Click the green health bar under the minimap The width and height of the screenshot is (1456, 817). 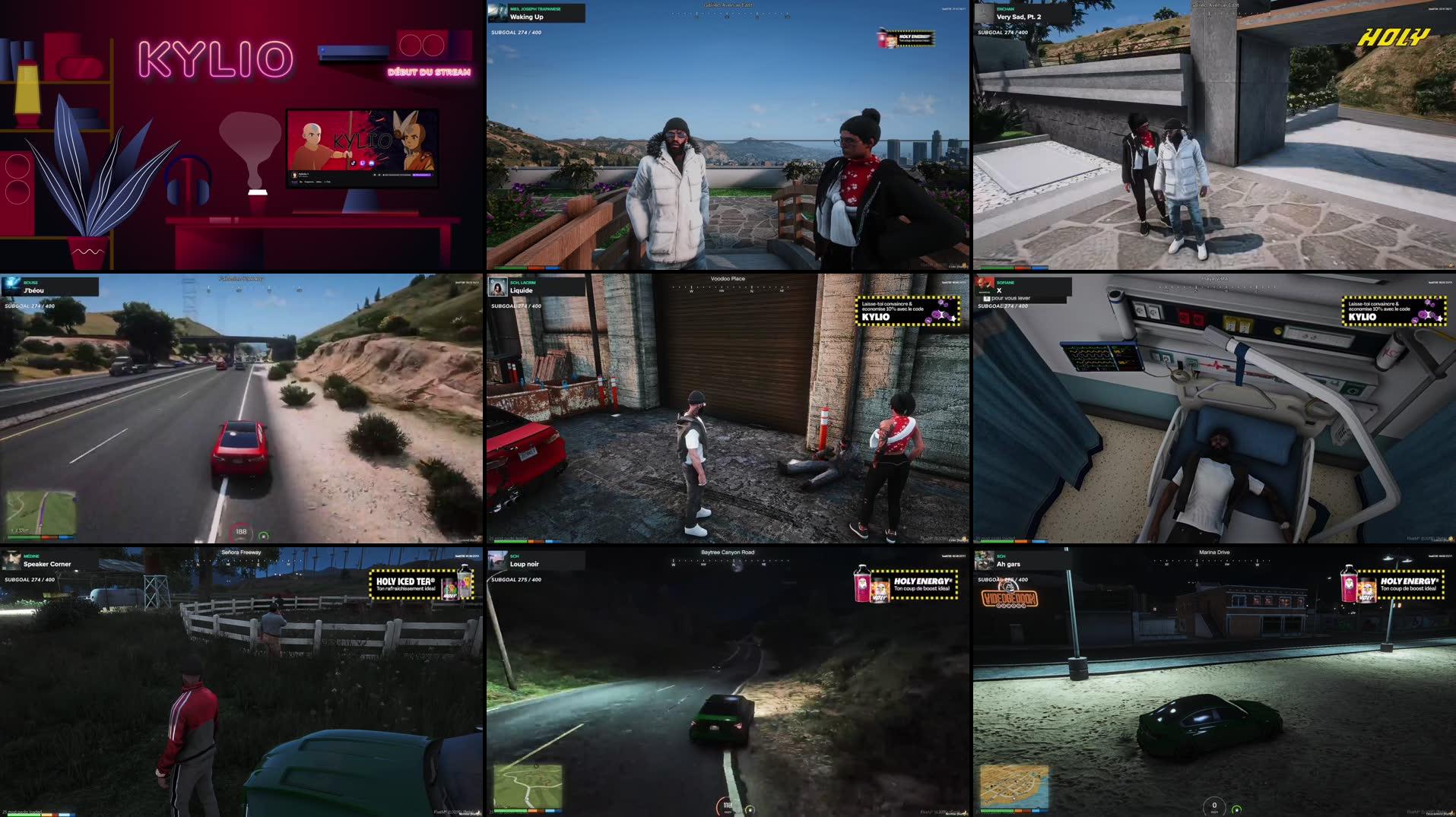click(23, 537)
